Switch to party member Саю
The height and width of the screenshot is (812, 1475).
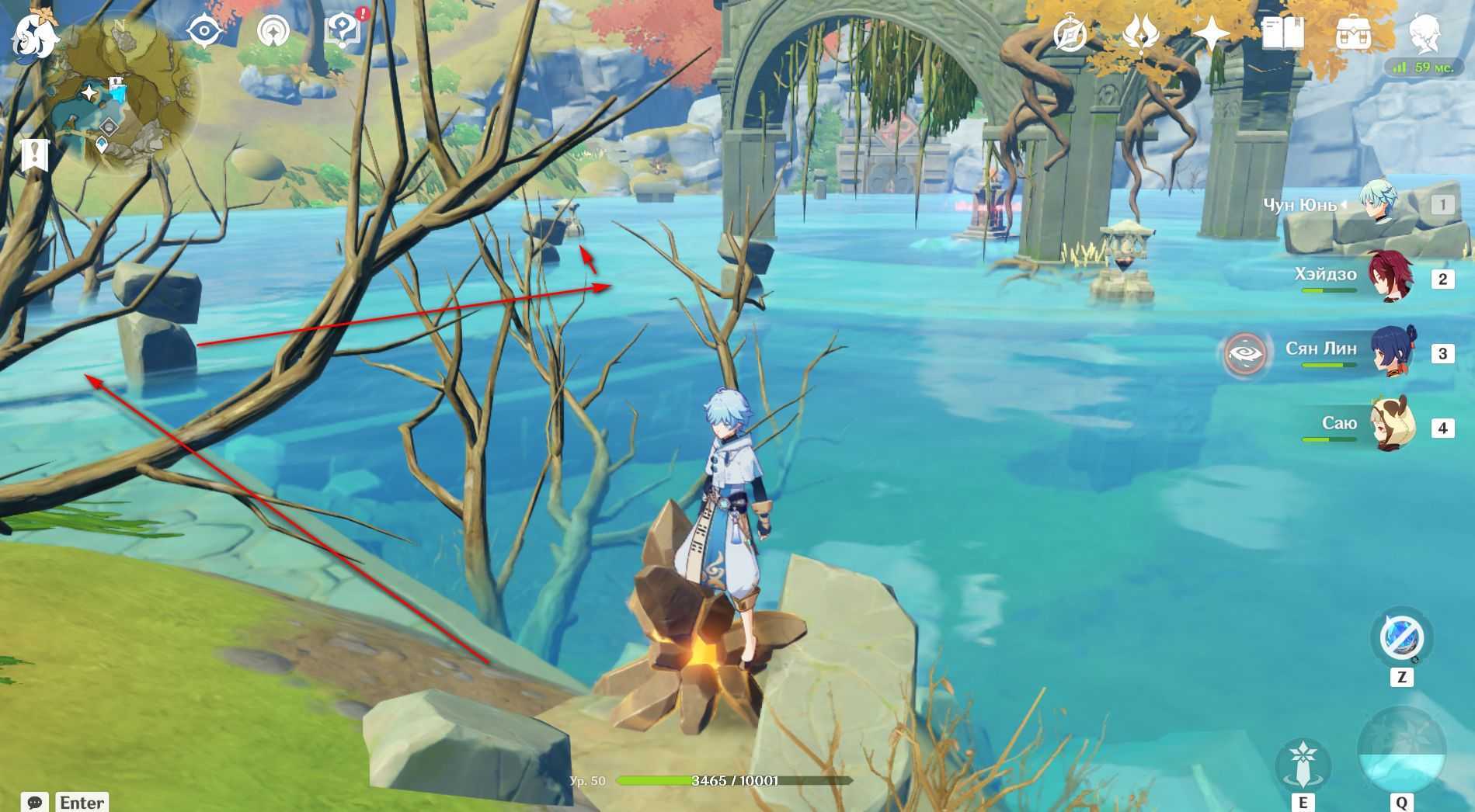click(x=1390, y=426)
